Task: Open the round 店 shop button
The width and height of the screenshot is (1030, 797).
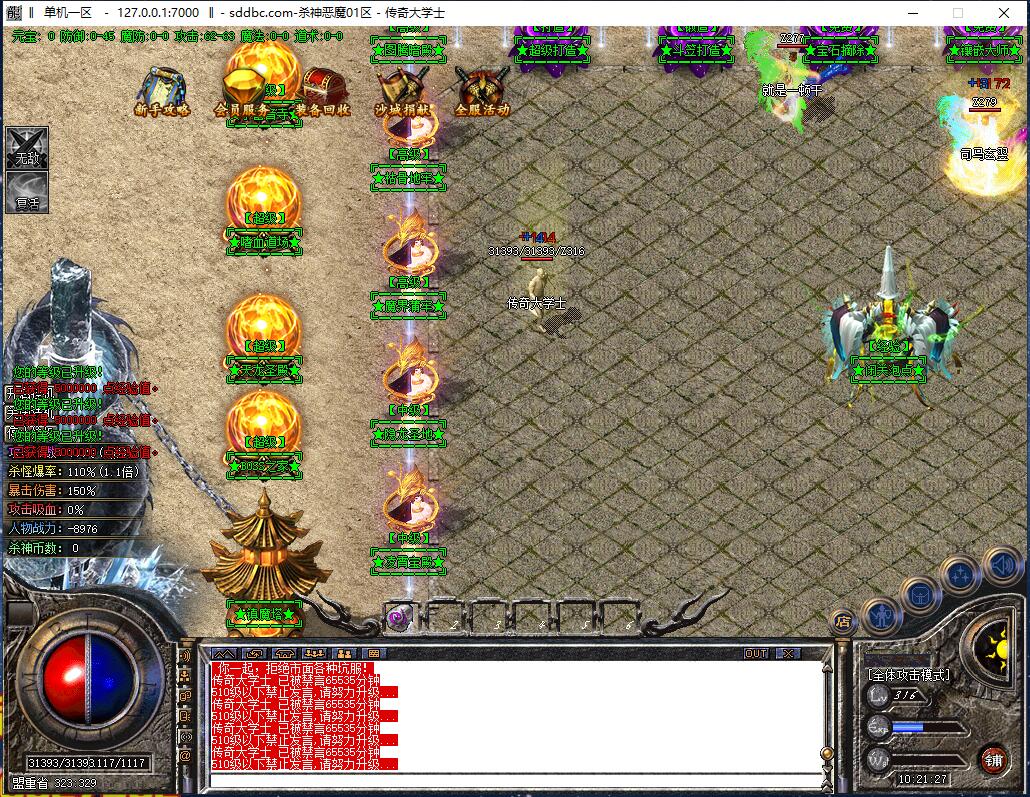Action: coord(843,621)
